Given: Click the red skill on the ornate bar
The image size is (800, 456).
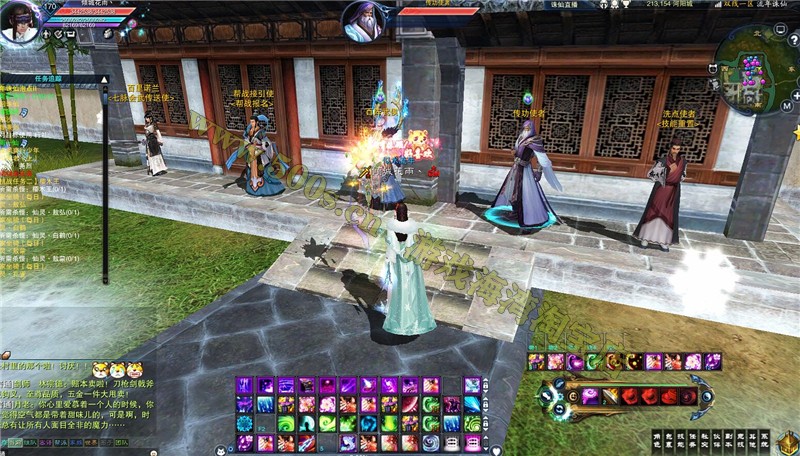Looking at the screenshot, I should [x=628, y=396].
